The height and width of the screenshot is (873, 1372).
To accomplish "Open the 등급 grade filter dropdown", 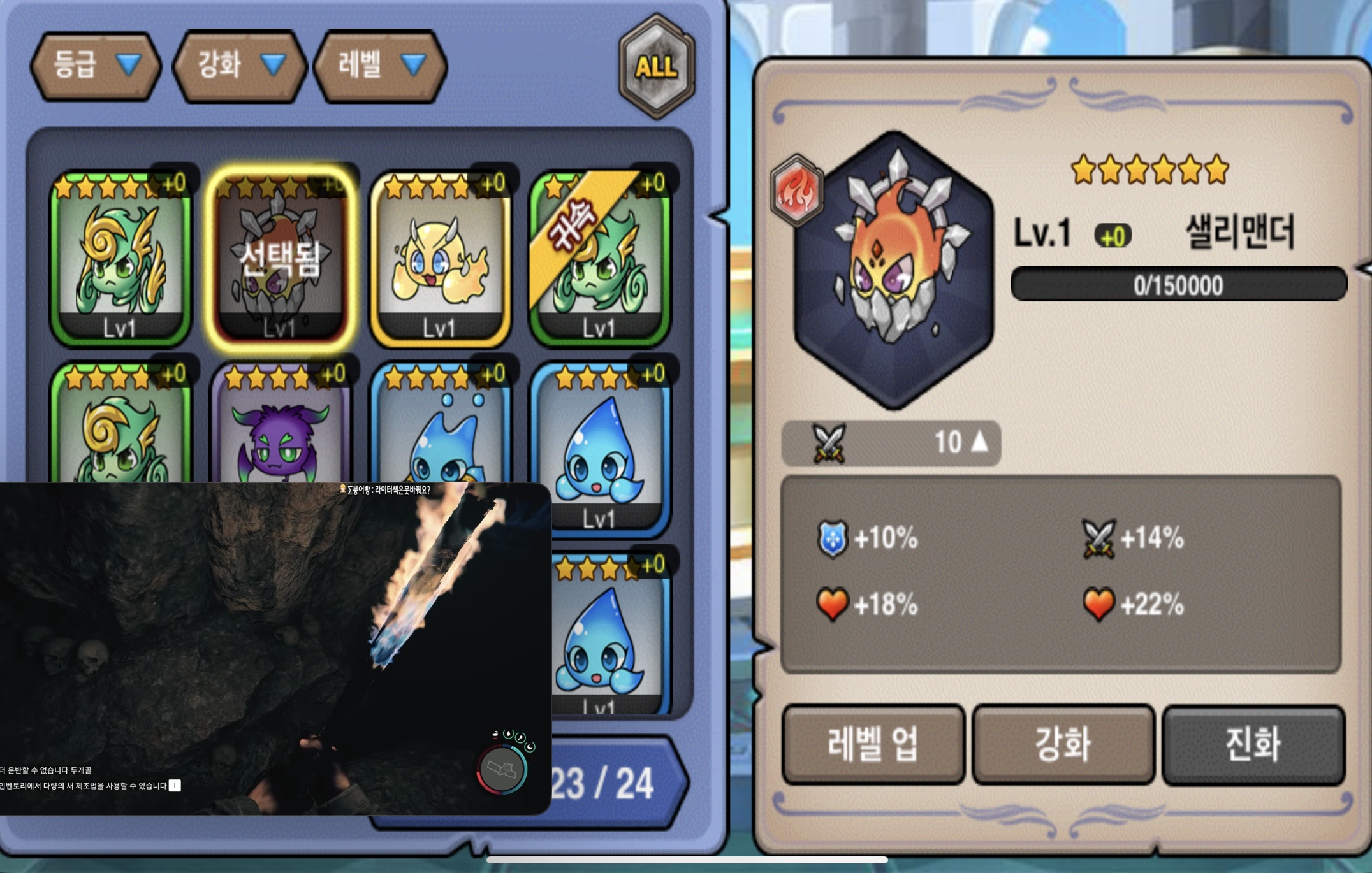I will coord(96,66).
